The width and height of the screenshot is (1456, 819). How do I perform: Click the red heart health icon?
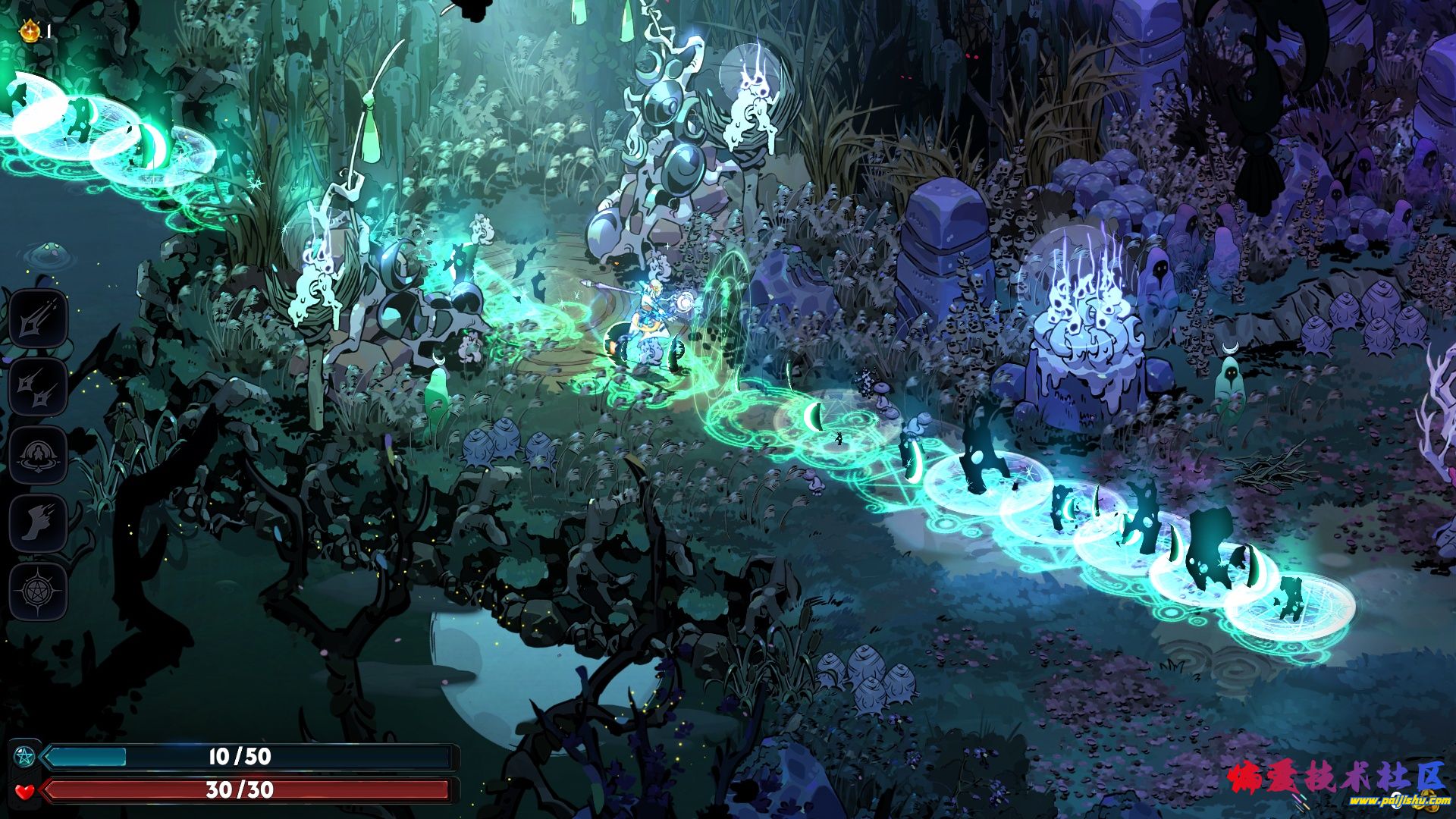tap(25, 790)
